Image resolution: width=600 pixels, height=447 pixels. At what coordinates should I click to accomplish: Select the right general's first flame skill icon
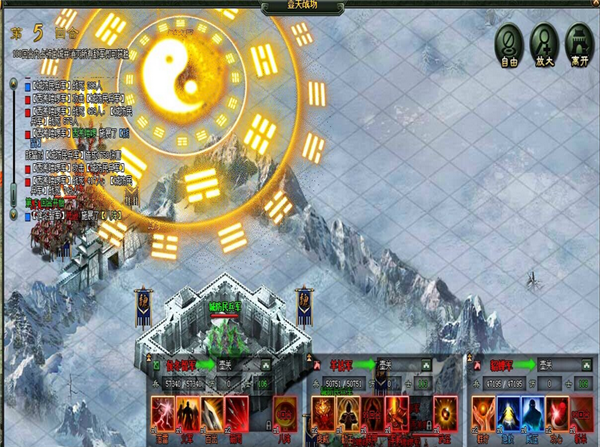484,411
